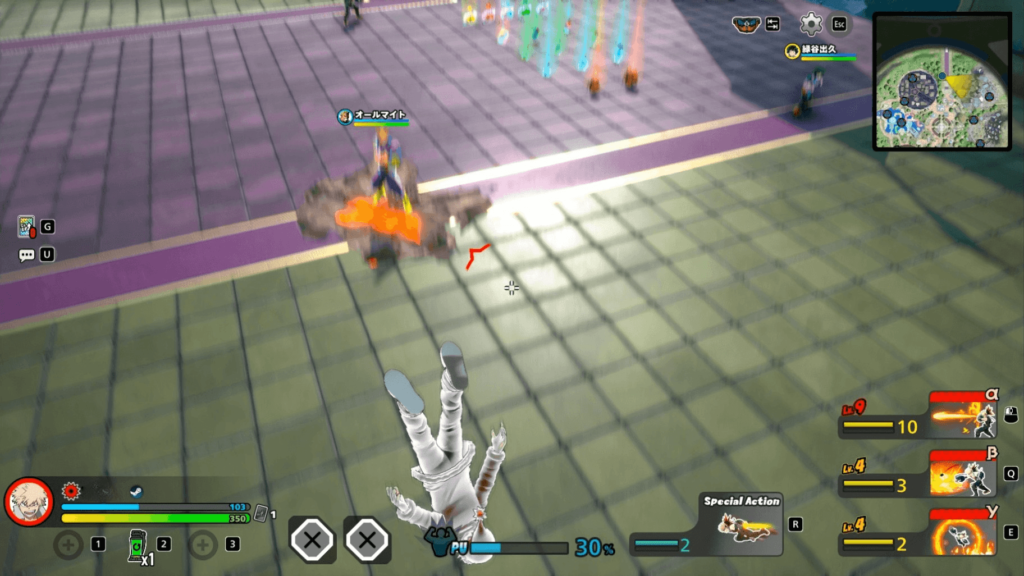Open the settings gear menu

tap(811, 24)
